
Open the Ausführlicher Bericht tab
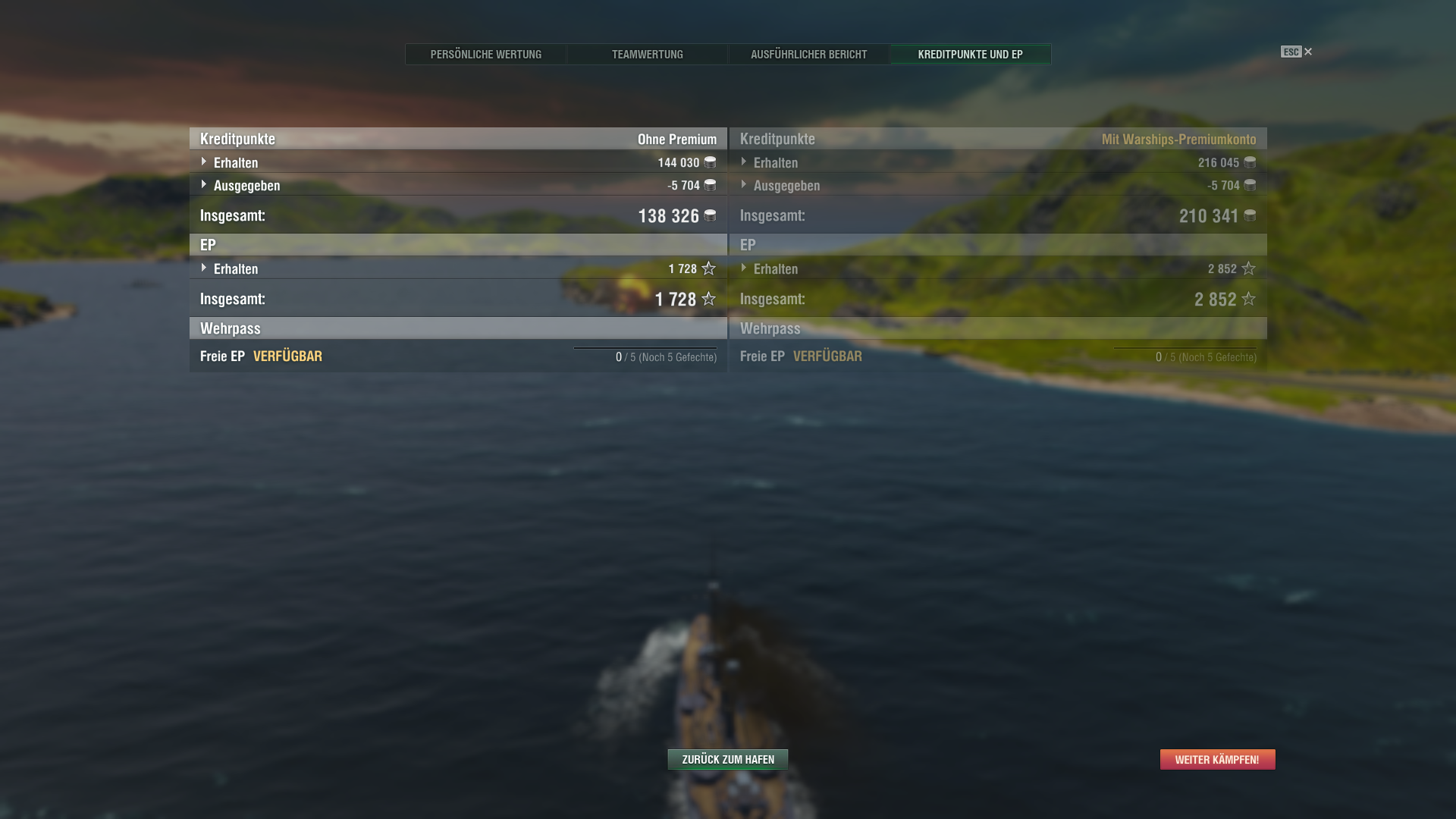pos(808,54)
